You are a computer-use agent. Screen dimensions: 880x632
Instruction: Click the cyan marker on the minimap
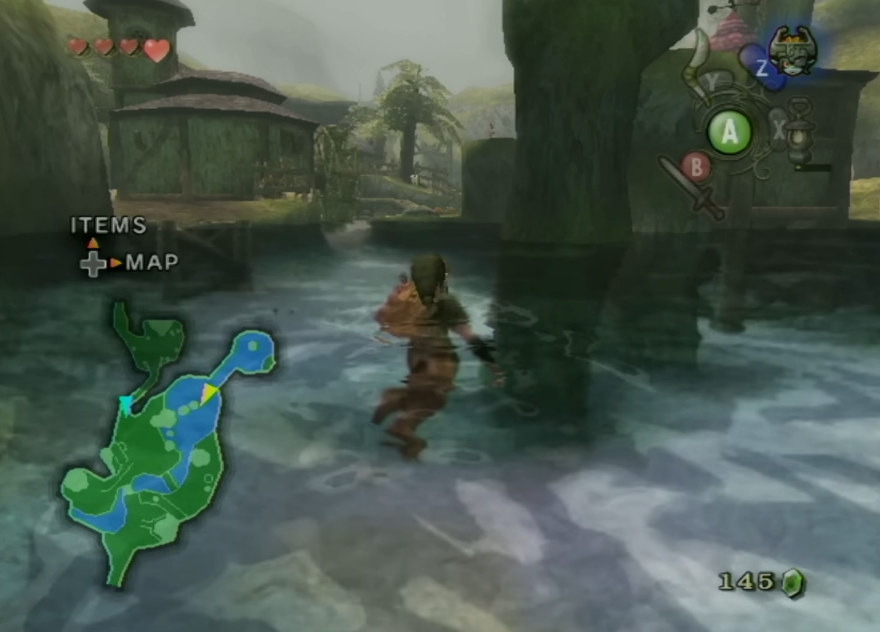[126, 403]
